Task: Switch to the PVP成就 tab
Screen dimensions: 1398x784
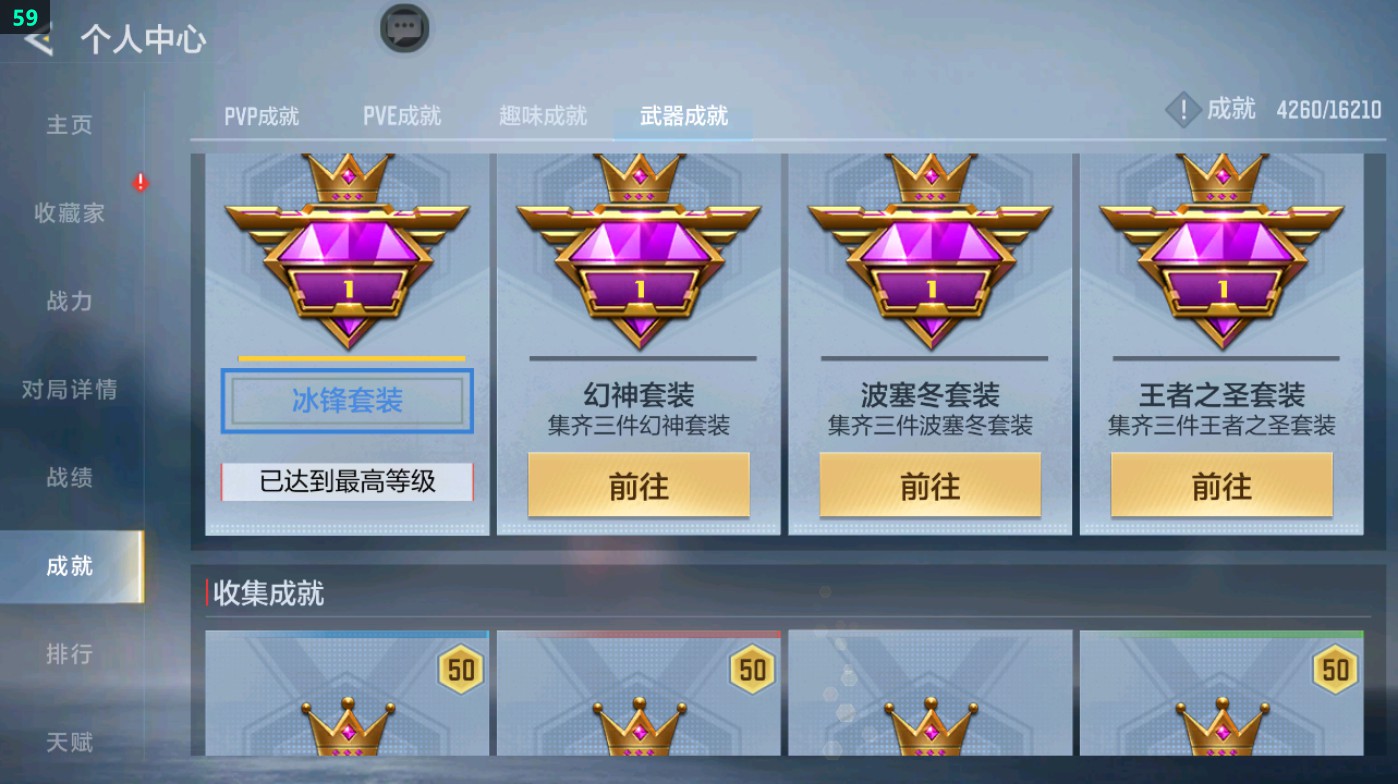Action: [x=261, y=115]
